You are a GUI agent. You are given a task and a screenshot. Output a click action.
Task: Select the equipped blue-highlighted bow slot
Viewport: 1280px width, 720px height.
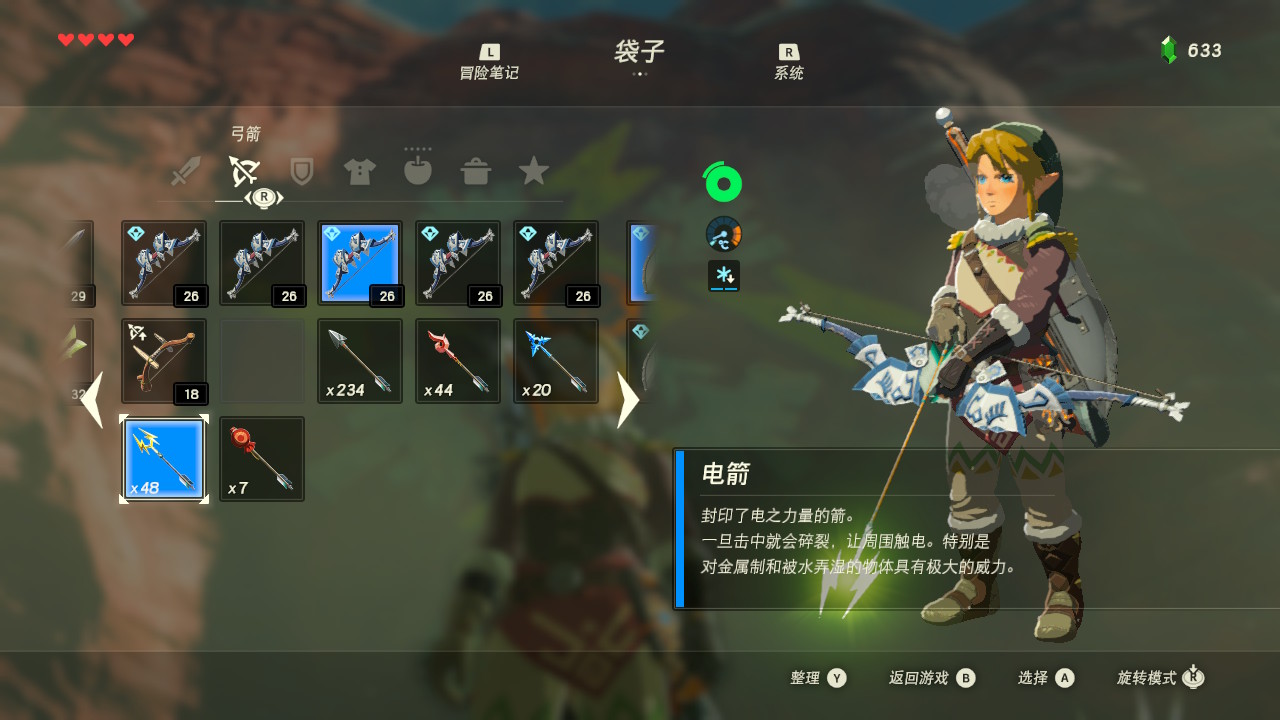pyautogui.click(x=360, y=263)
